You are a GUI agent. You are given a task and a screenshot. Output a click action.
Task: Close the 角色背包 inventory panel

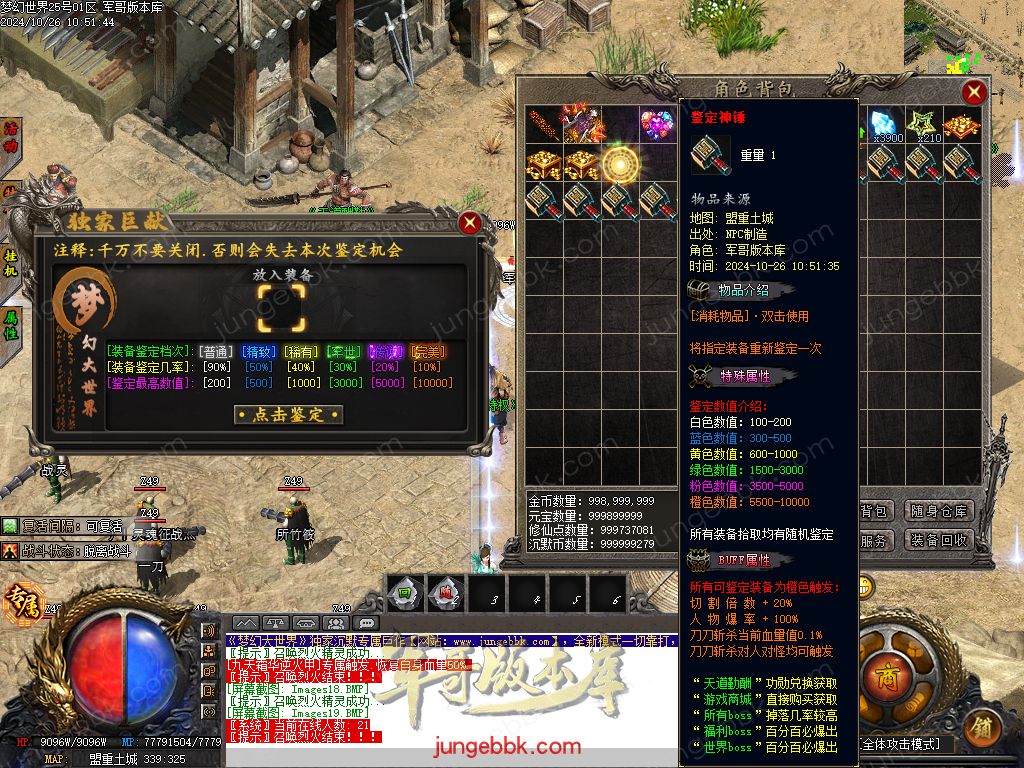click(x=974, y=93)
